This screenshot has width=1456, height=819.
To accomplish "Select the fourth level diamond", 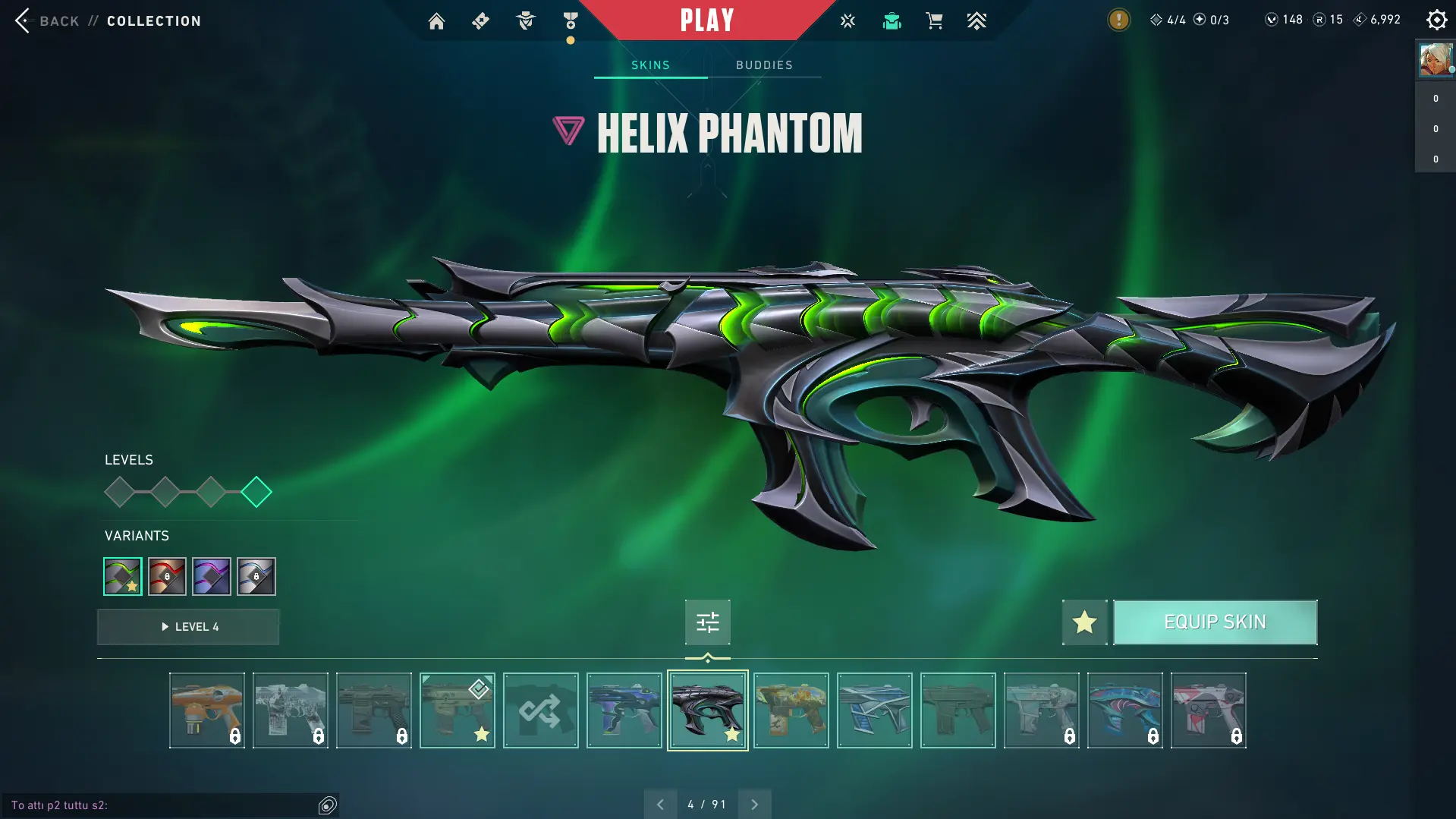I will (x=256, y=492).
